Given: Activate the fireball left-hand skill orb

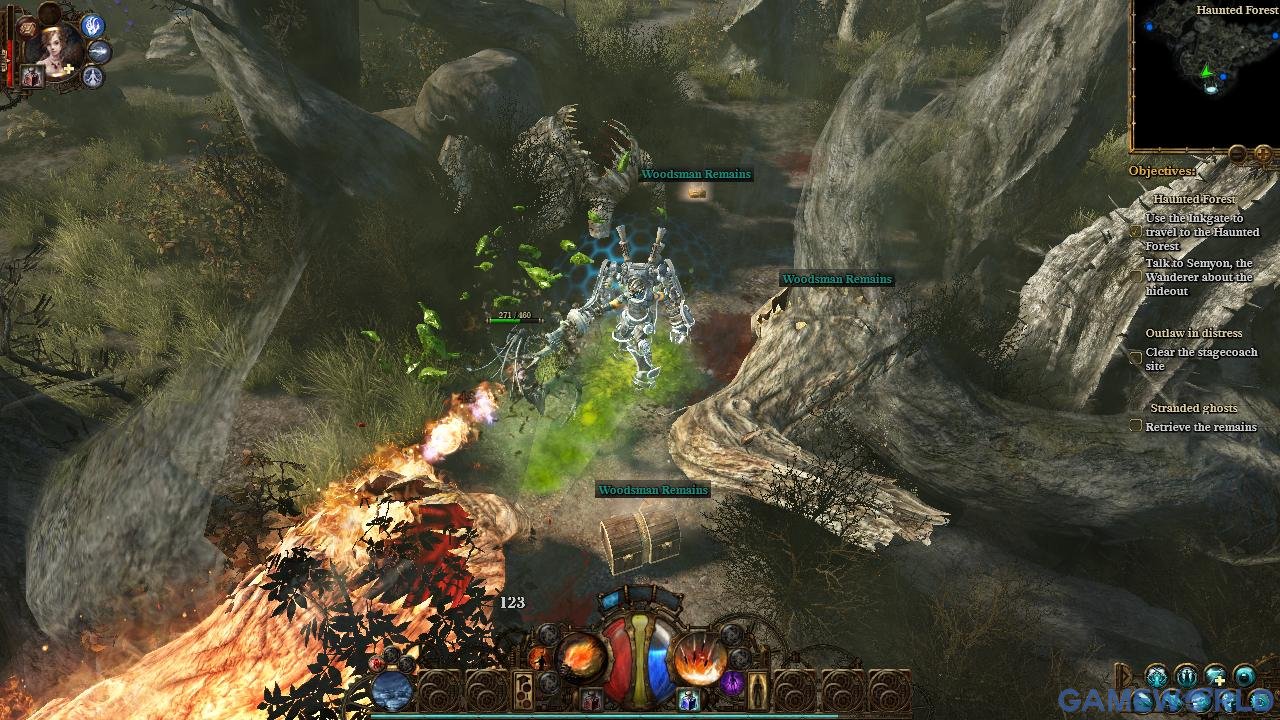Looking at the screenshot, I should pos(582,658).
